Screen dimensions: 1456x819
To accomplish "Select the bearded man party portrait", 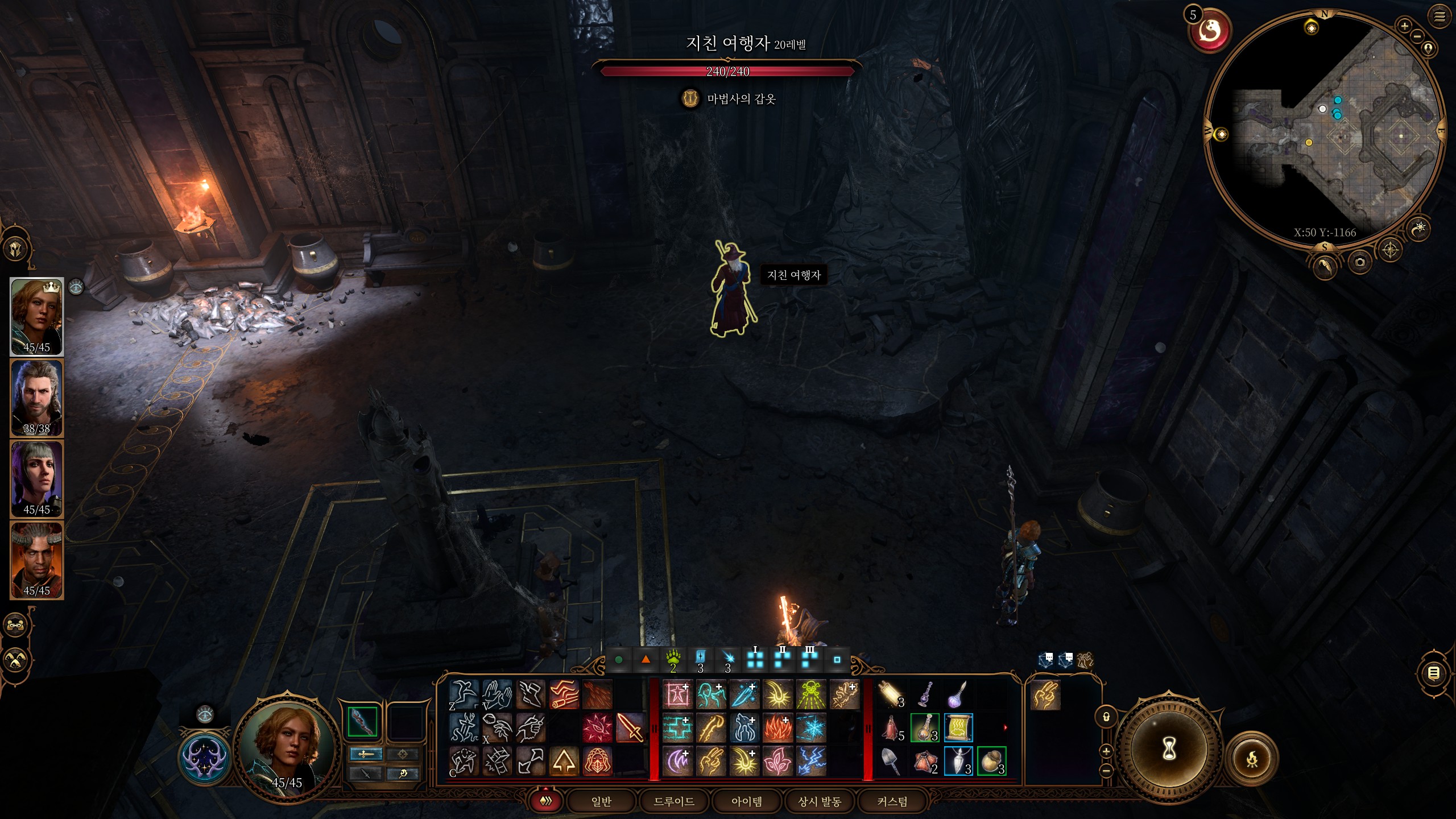I will (x=37, y=398).
